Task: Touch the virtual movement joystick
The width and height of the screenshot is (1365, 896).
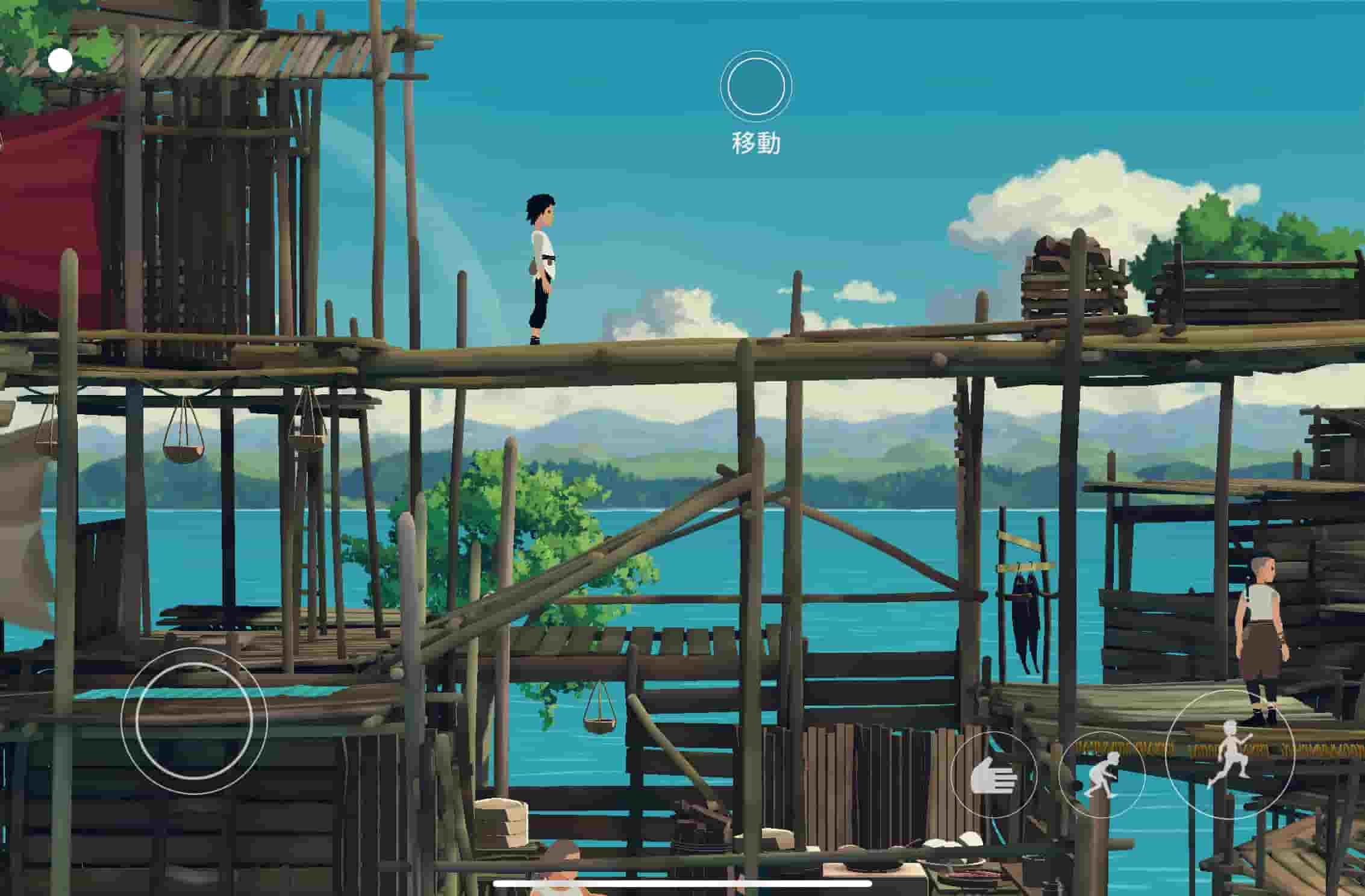Action: pyautogui.click(x=194, y=720)
